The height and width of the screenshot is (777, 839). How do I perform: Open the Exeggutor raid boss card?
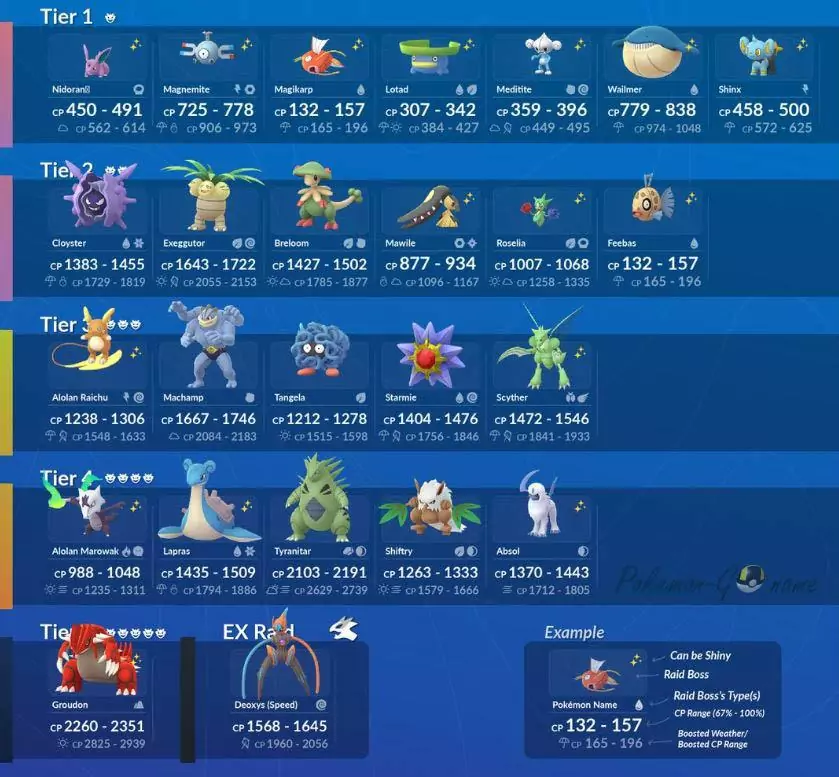pos(208,242)
